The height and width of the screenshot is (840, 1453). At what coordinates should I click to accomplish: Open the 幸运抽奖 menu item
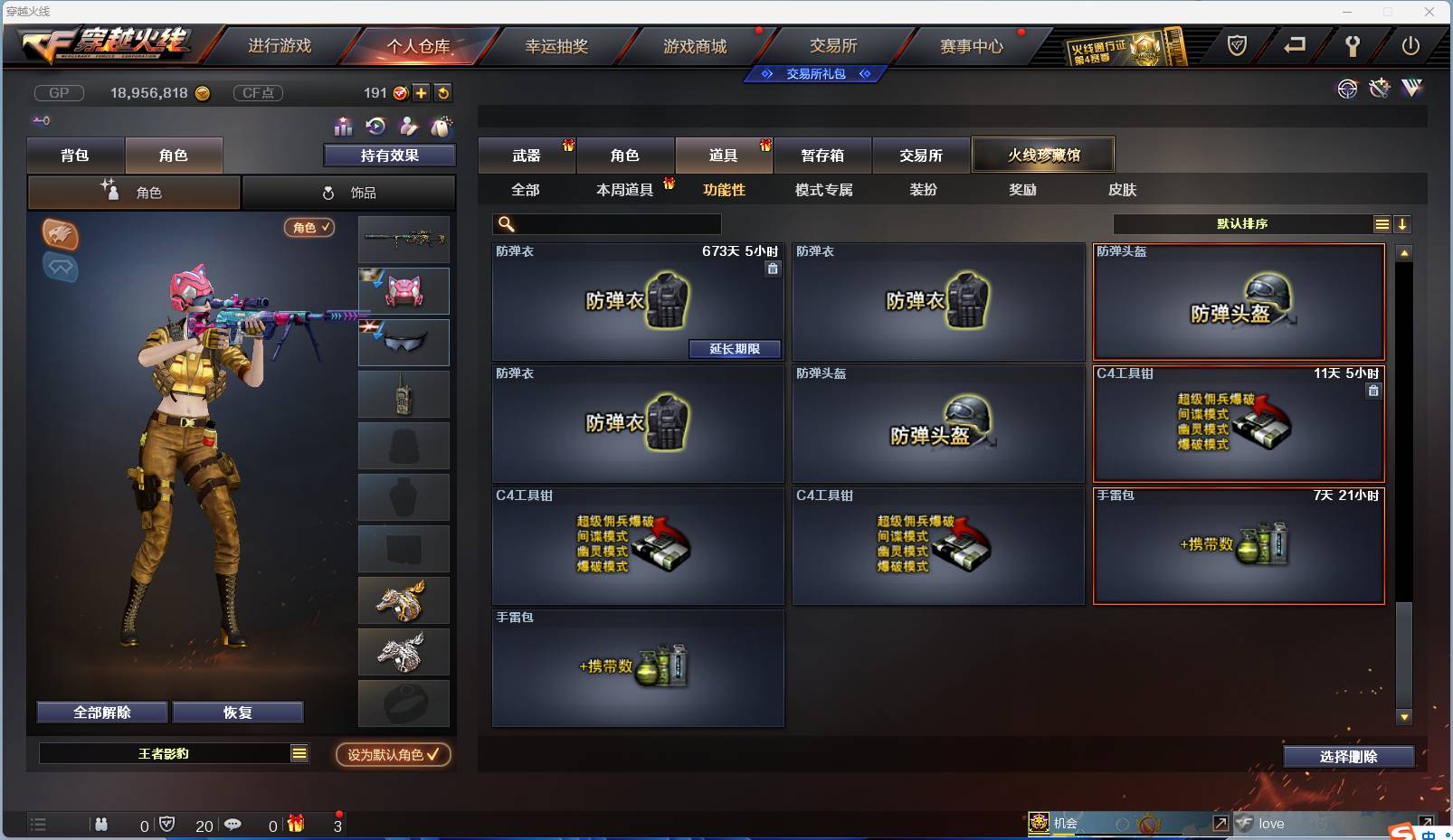(558, 45)
